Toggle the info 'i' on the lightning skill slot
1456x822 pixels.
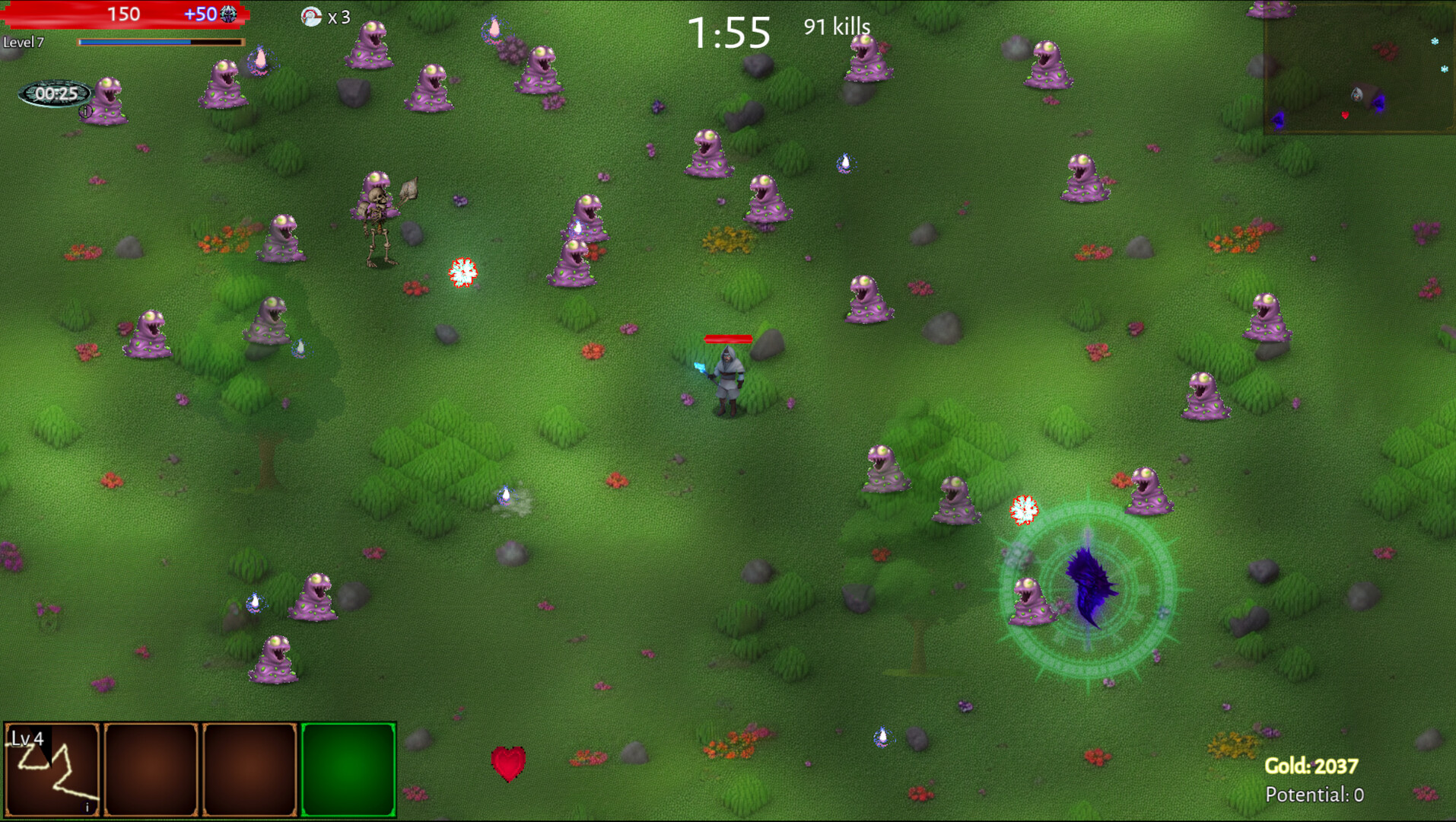coord(86,805)
